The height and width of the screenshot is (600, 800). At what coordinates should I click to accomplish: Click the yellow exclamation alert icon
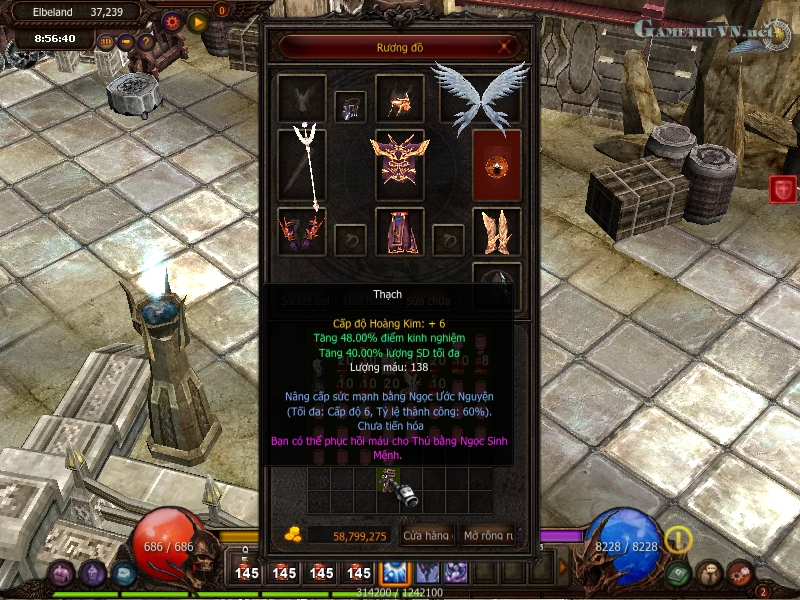(x=679, y=540)
